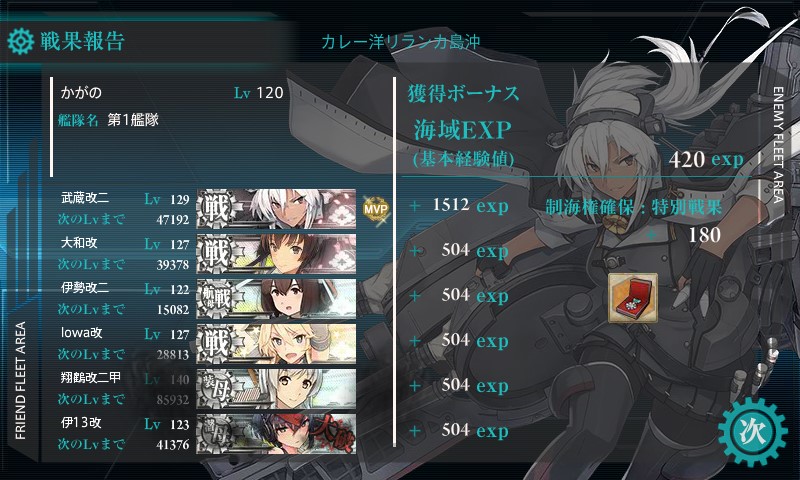
Task: Switch to the Enemy Fleet Area tab
Action: pos(779,140)
